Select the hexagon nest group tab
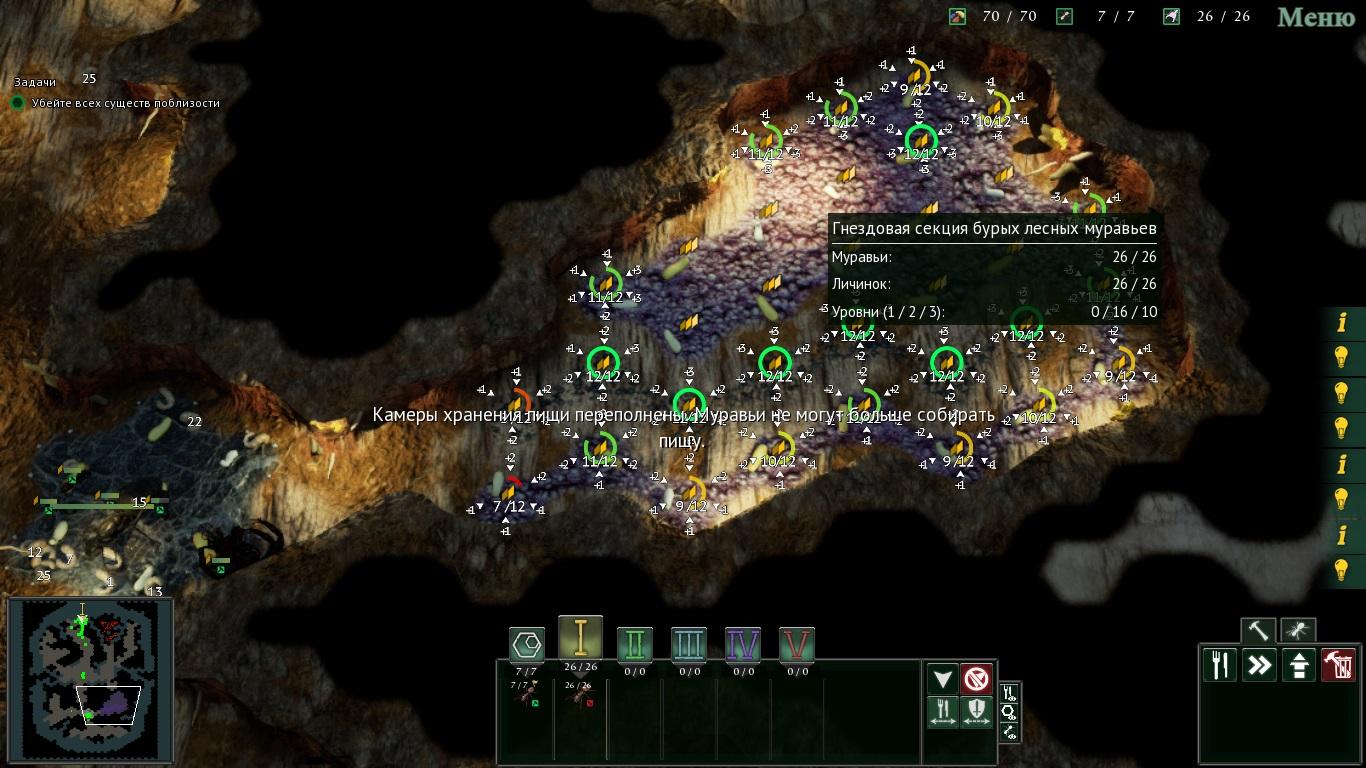Image resolution: width=1366 pixels, height=768 pixels. [527, 643]
